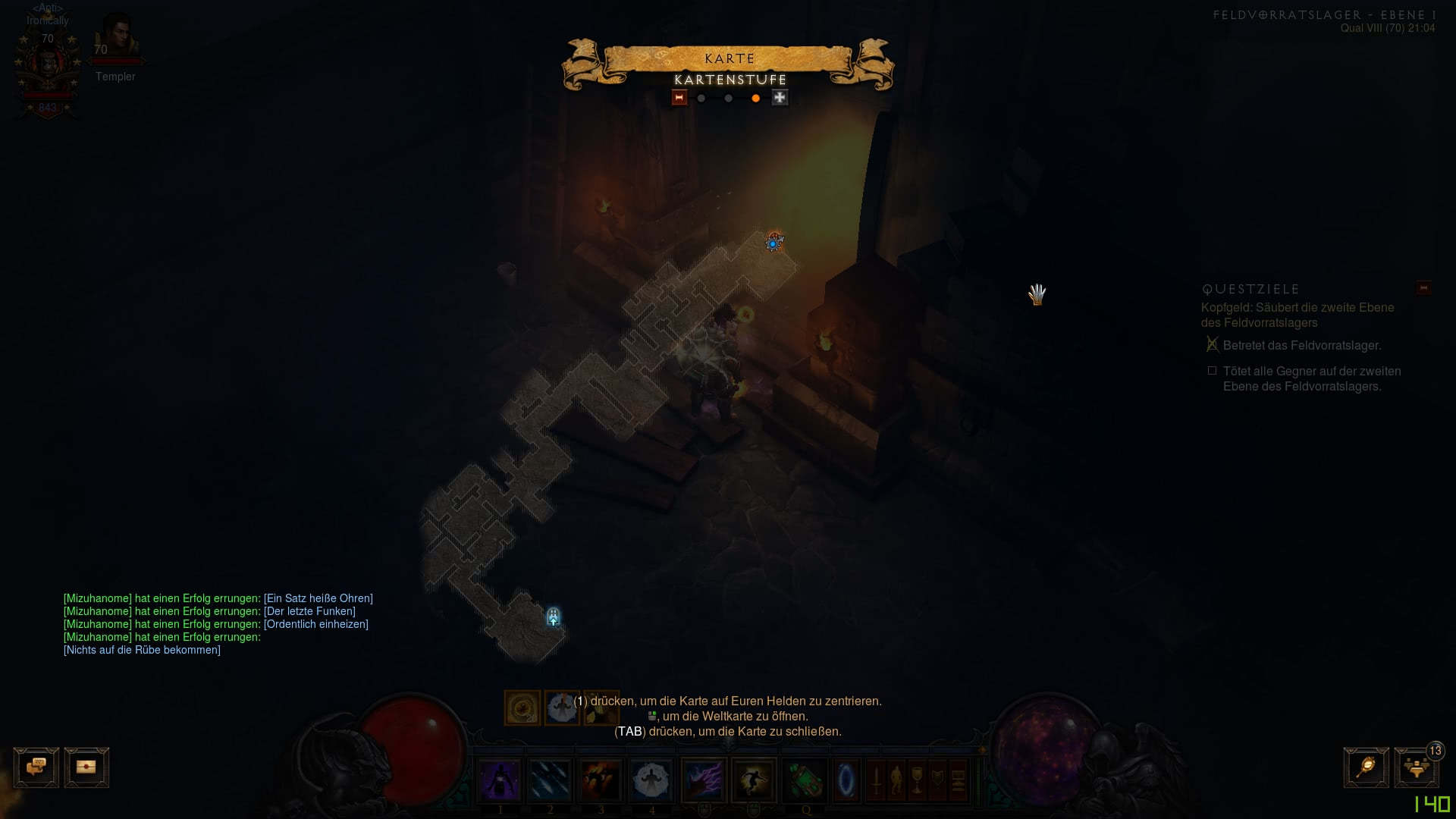1456x819 pixels.
Task: Use the falling blue streaks skill
Action: click(x=550, y=780)
